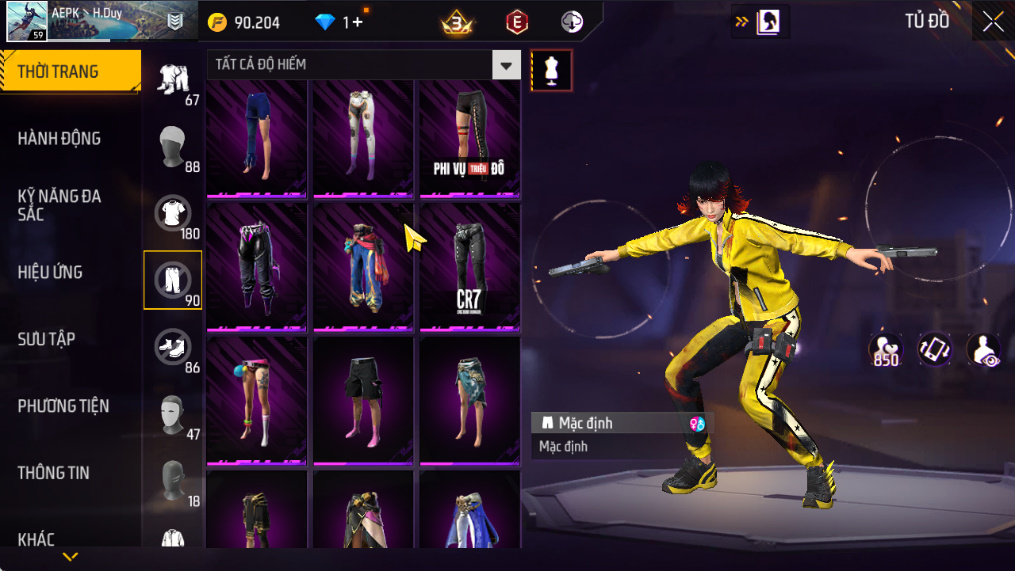Select the shirt category with 180 items
The image size is (1015, 571).
point(173,214)
